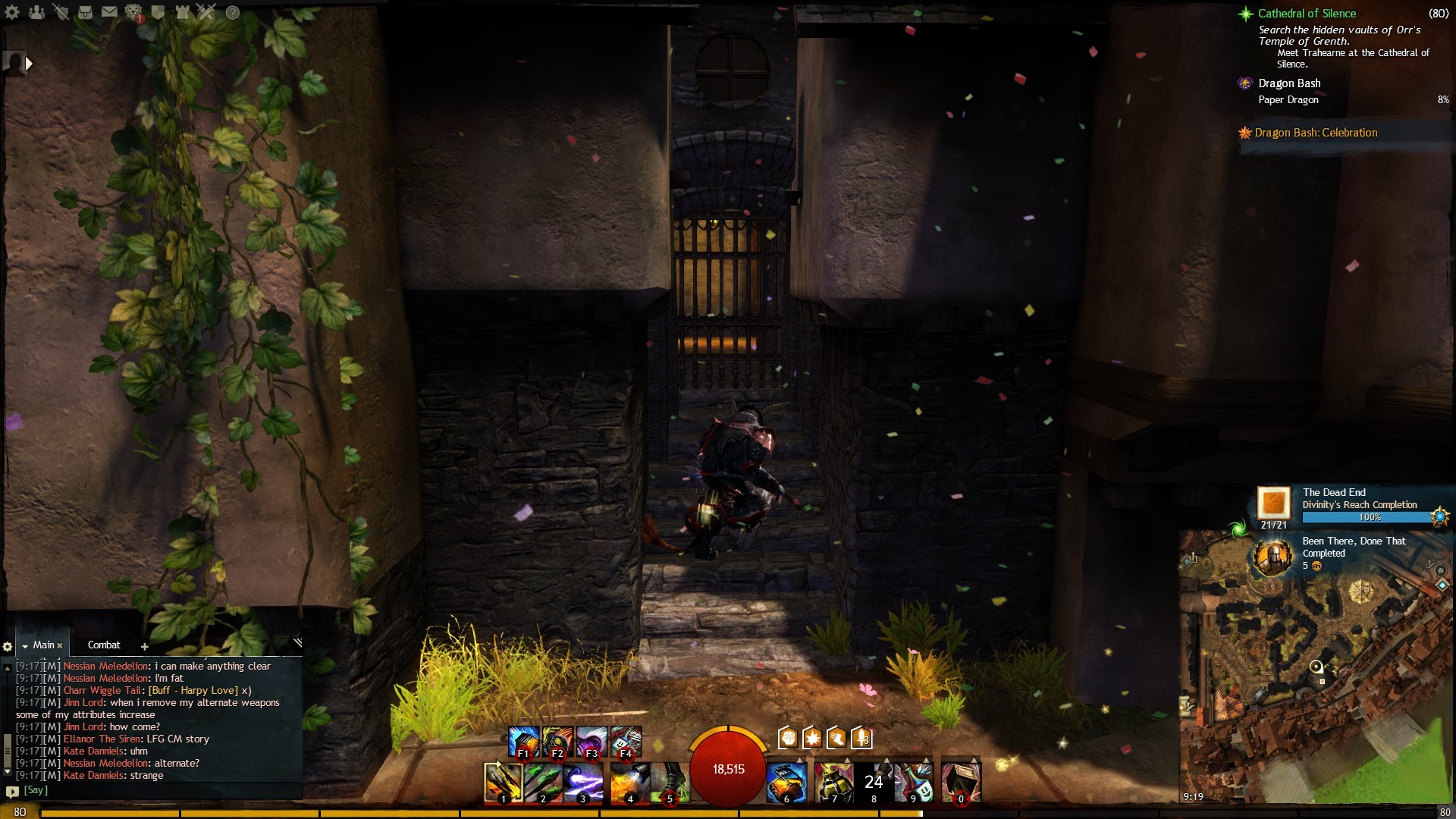
Task: Use the F1 toolbelt skill
Action: tap(523, 742)
